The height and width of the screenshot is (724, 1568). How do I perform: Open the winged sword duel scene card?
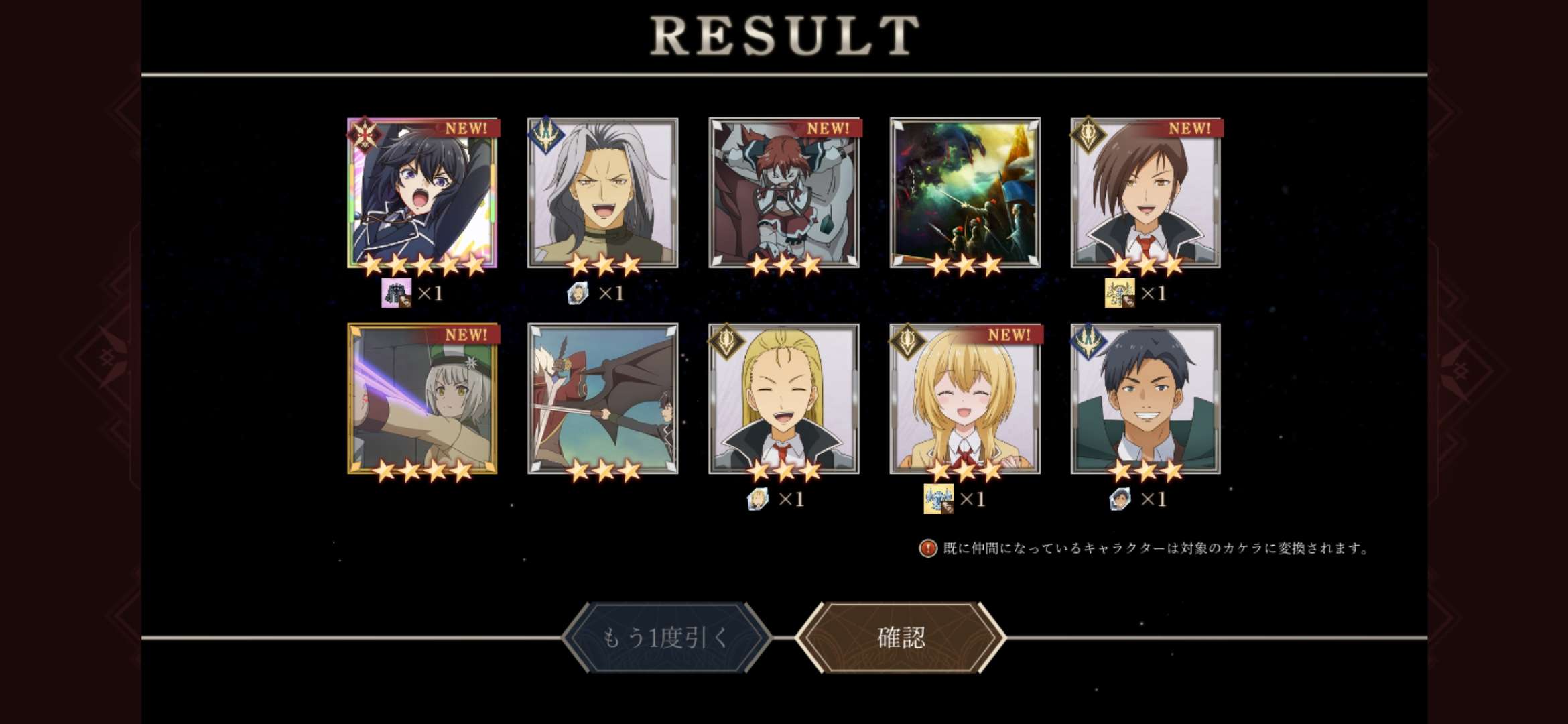pyautogui.click(x=603, y=399)
